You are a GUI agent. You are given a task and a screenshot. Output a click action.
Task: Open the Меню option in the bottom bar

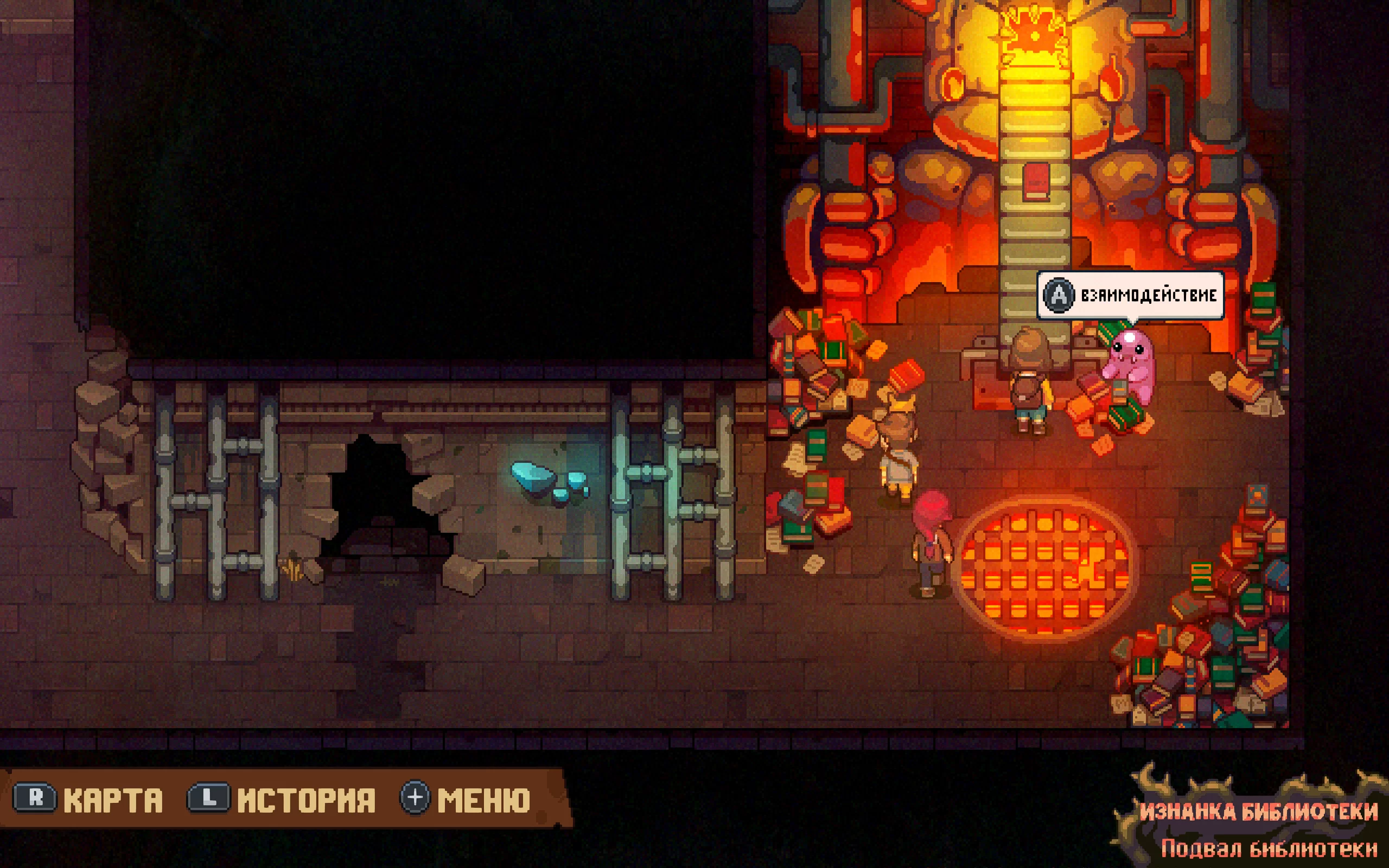[x=466, y=799]
